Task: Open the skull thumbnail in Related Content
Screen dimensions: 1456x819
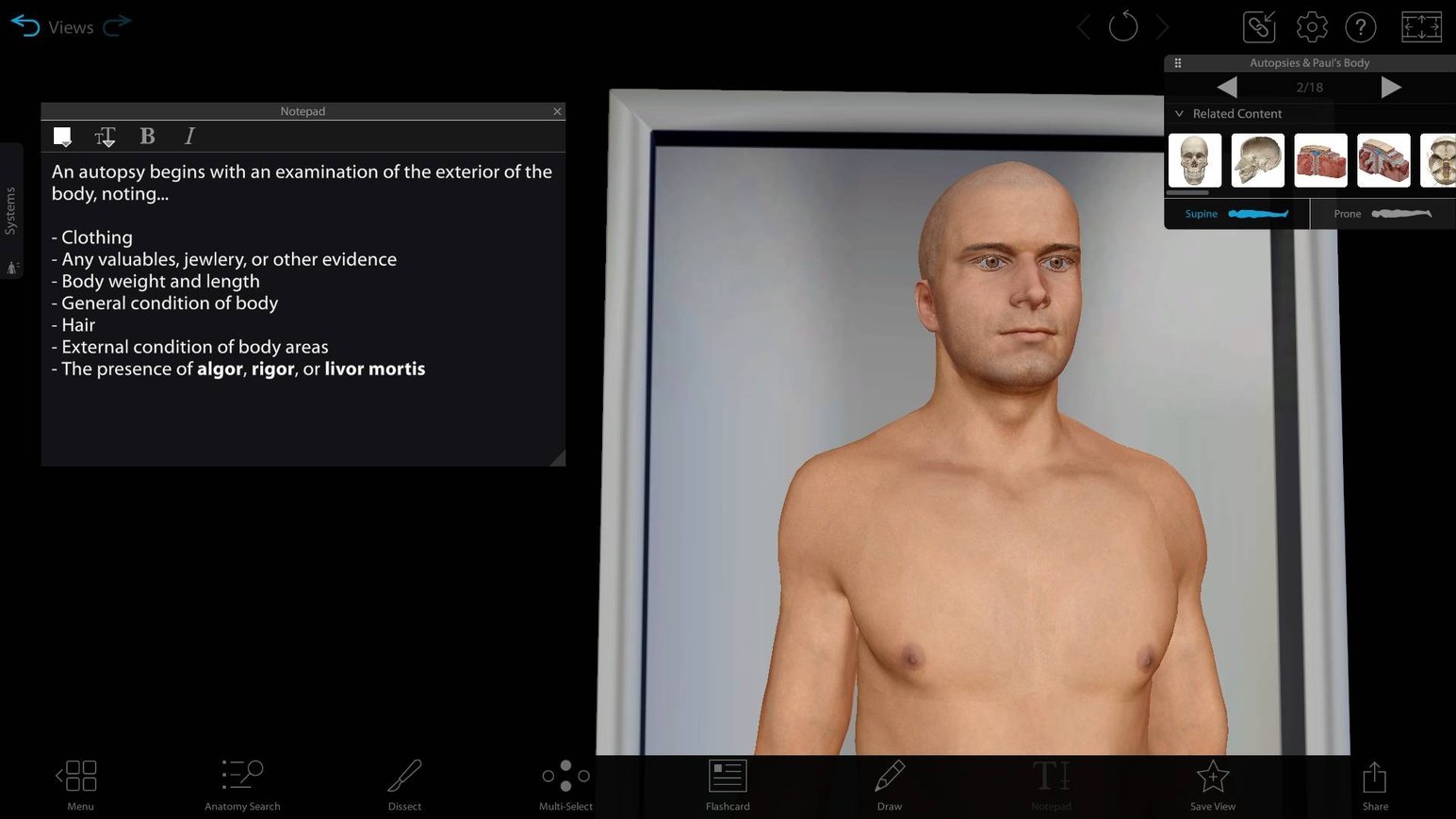Action: (x=1194, y=160)
